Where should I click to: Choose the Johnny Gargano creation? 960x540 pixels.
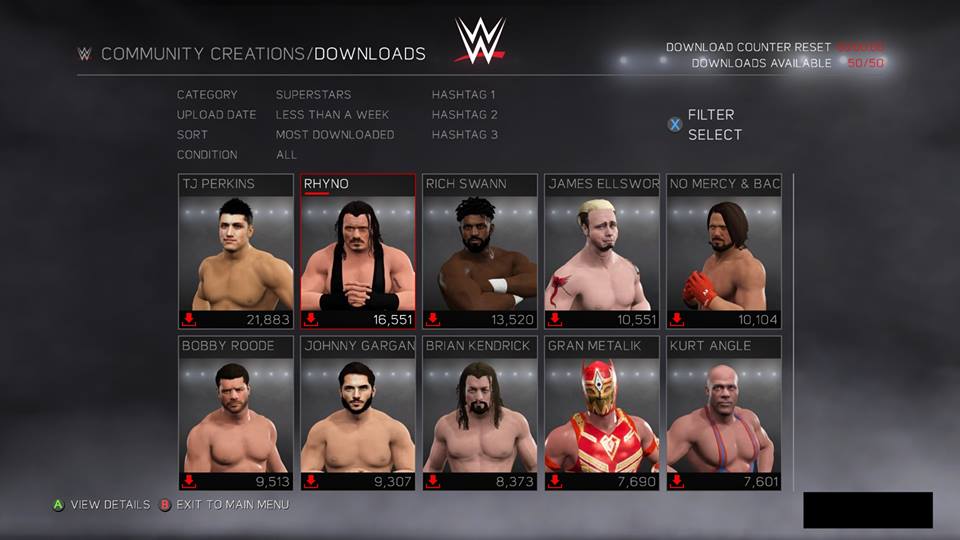(358, 413)
